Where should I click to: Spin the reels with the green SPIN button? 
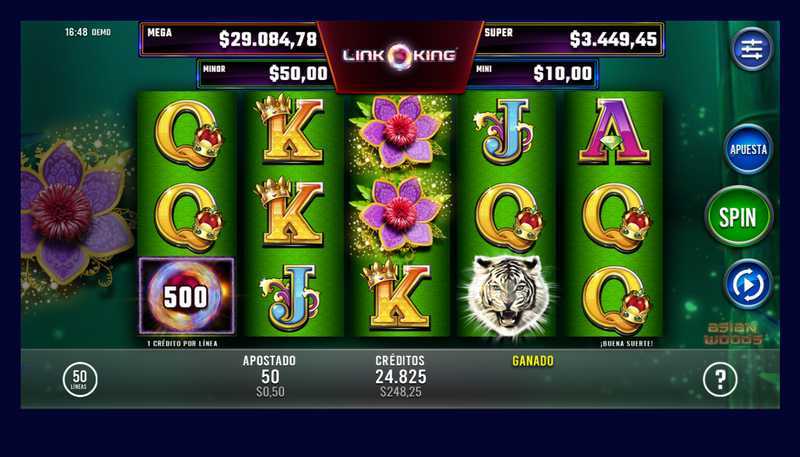coord(739,215)
